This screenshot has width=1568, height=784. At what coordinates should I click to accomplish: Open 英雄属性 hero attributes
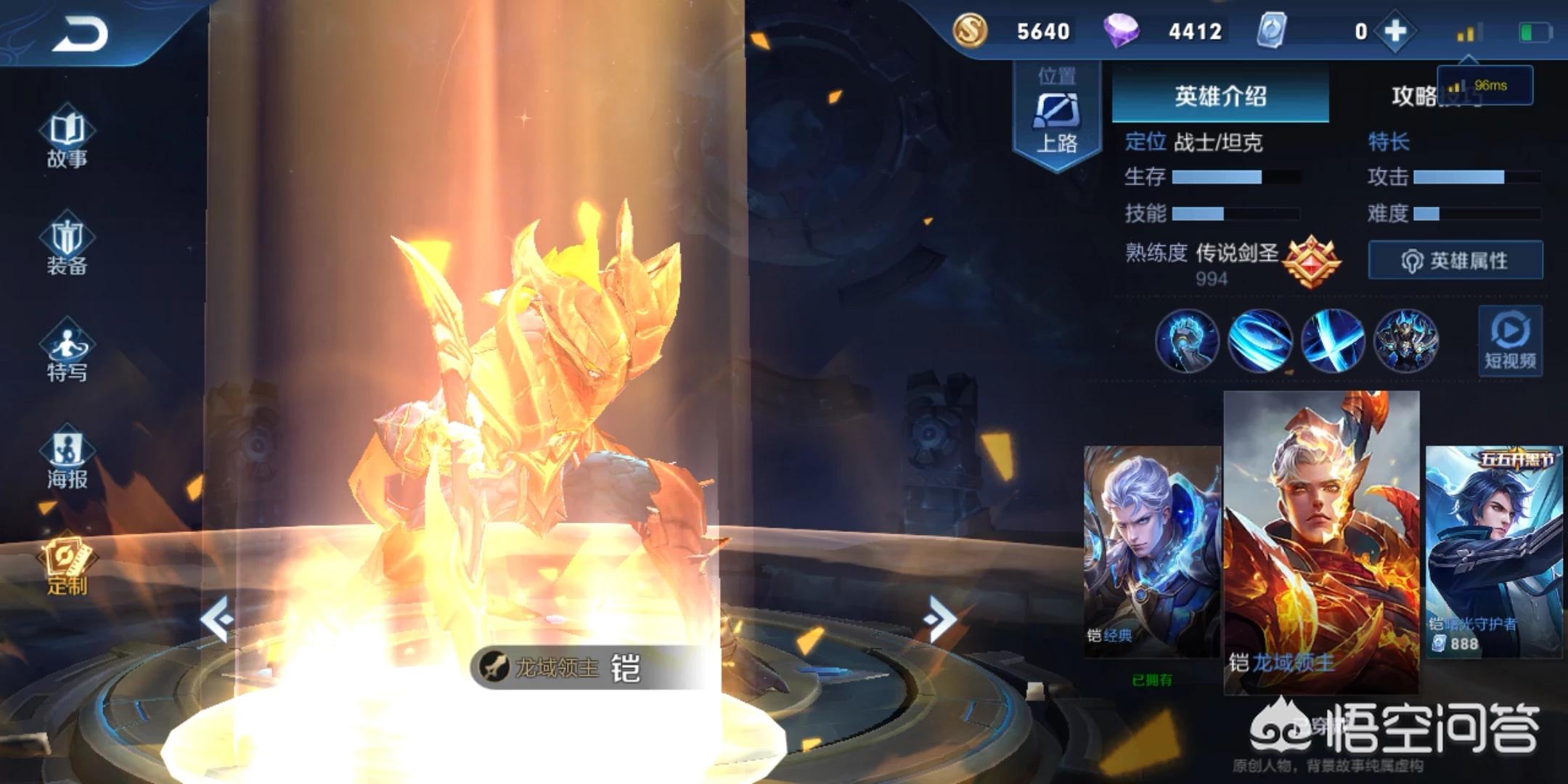[x=1455, y=261]
